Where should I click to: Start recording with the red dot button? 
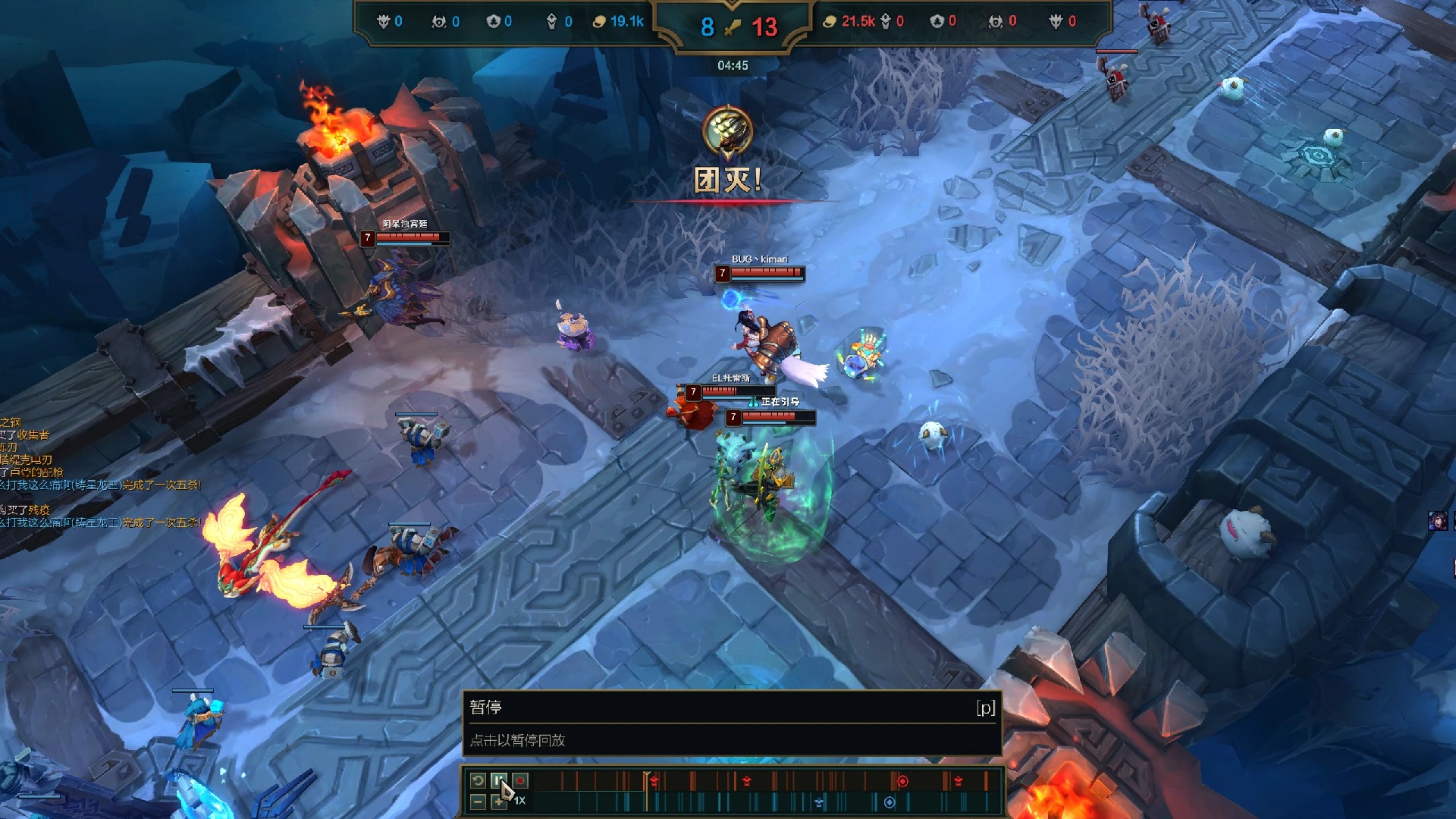point(520,780)
